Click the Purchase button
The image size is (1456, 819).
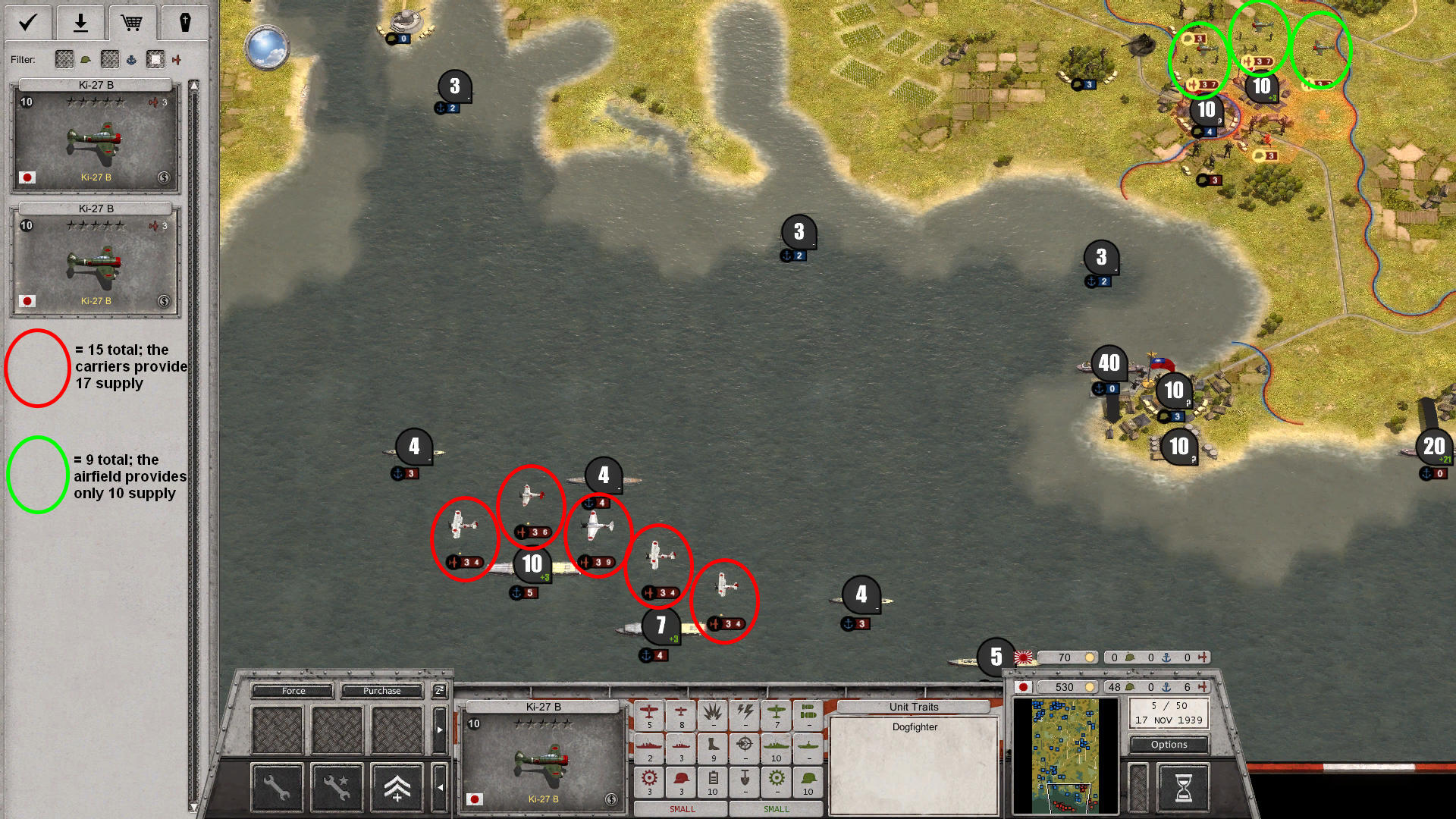382,691
